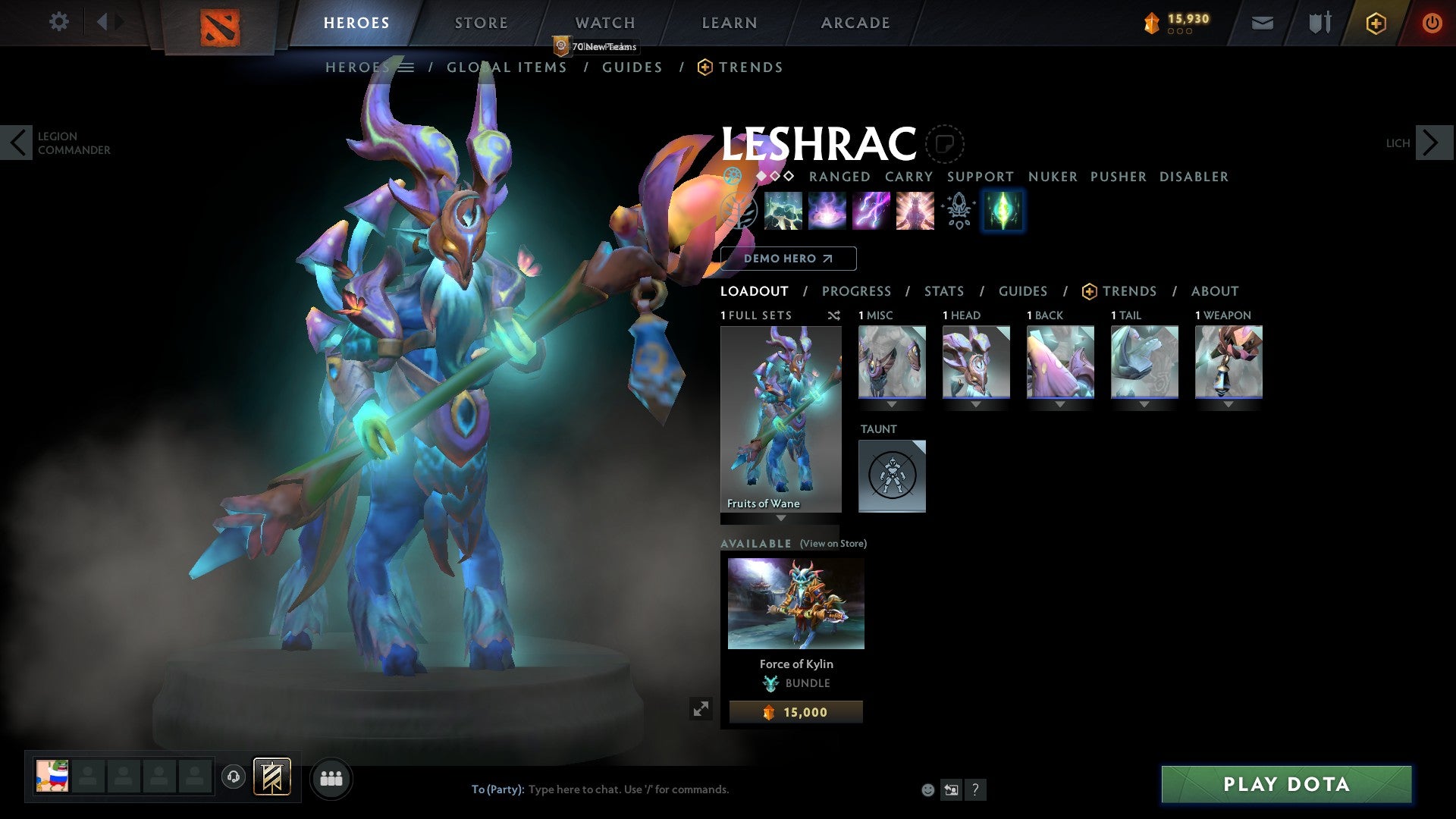
Task: Switch to the Watch section
Action: point(604,23)
